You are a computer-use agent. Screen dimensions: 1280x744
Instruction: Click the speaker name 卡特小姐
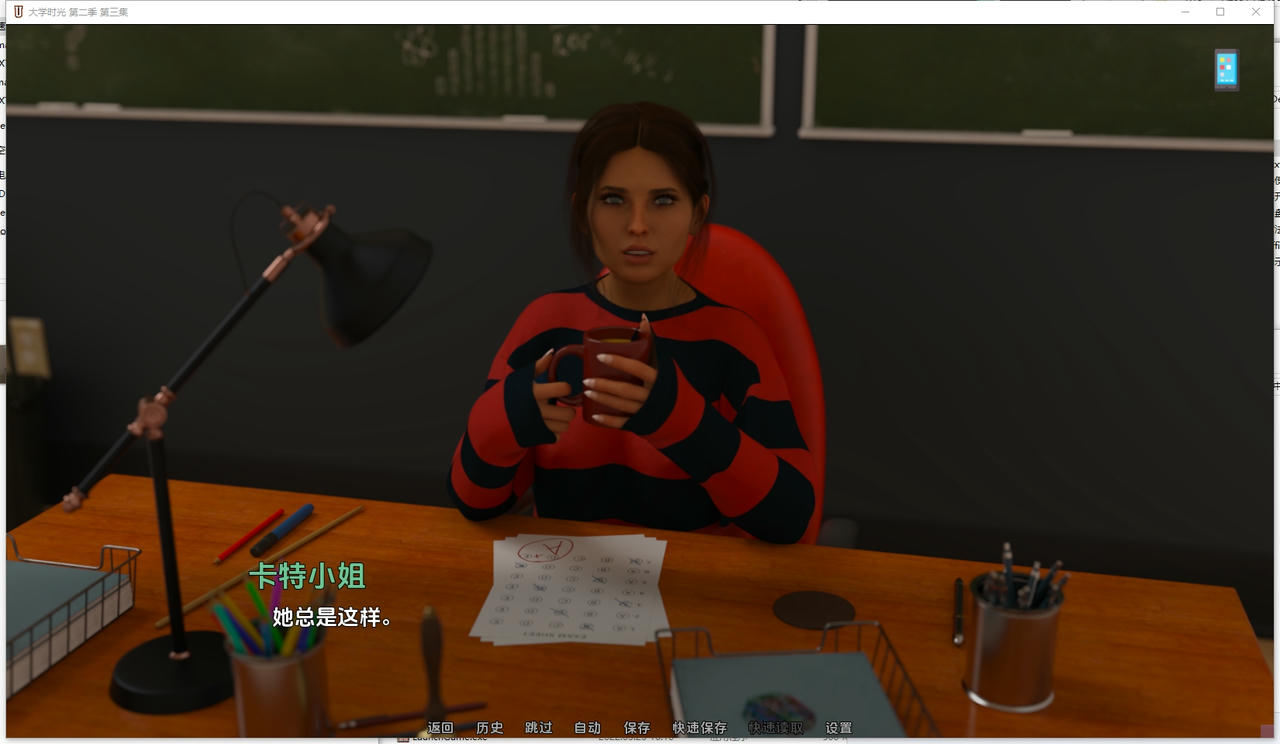[305, 578]
